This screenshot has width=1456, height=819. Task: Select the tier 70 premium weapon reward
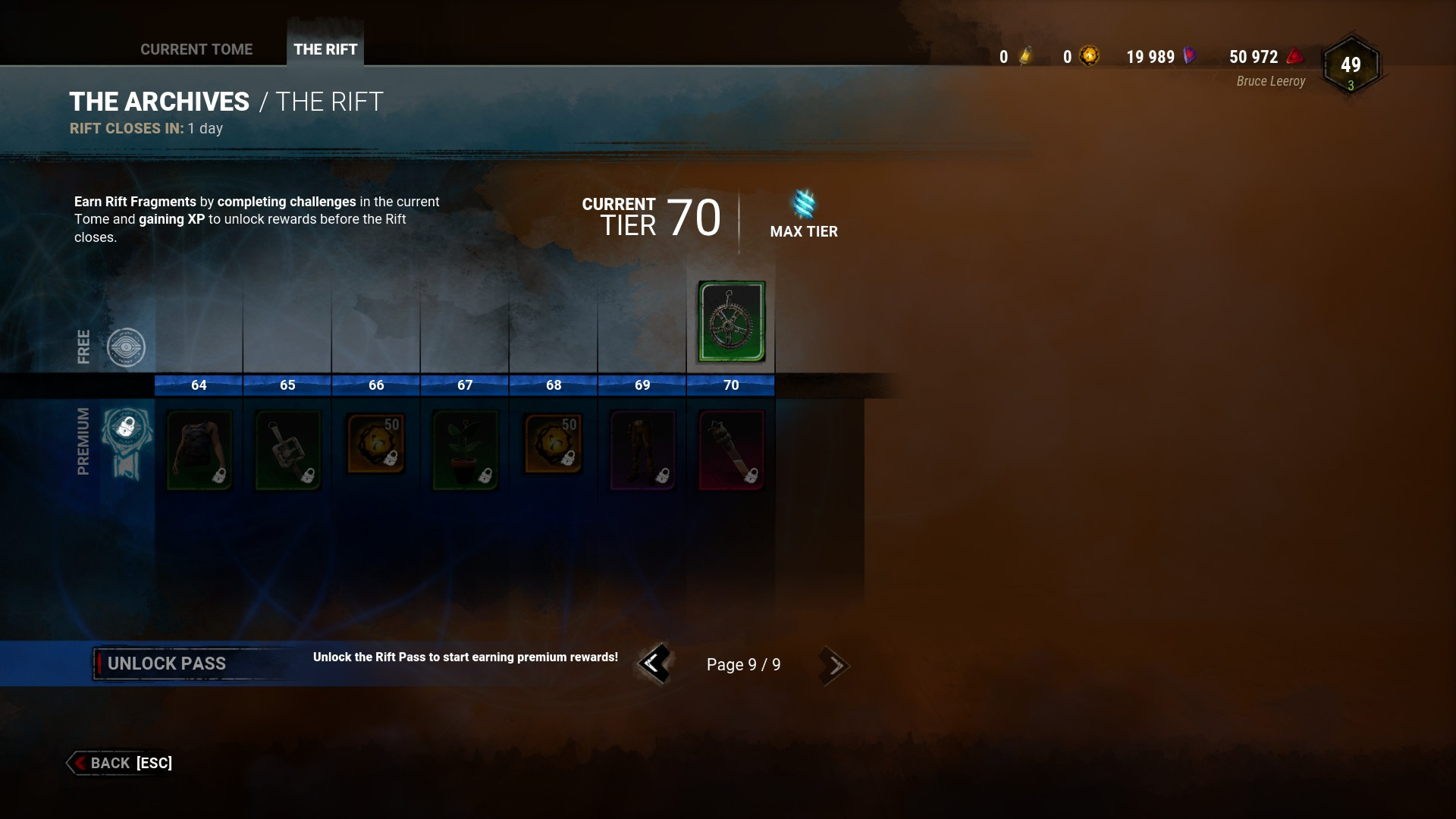point(730,450)
